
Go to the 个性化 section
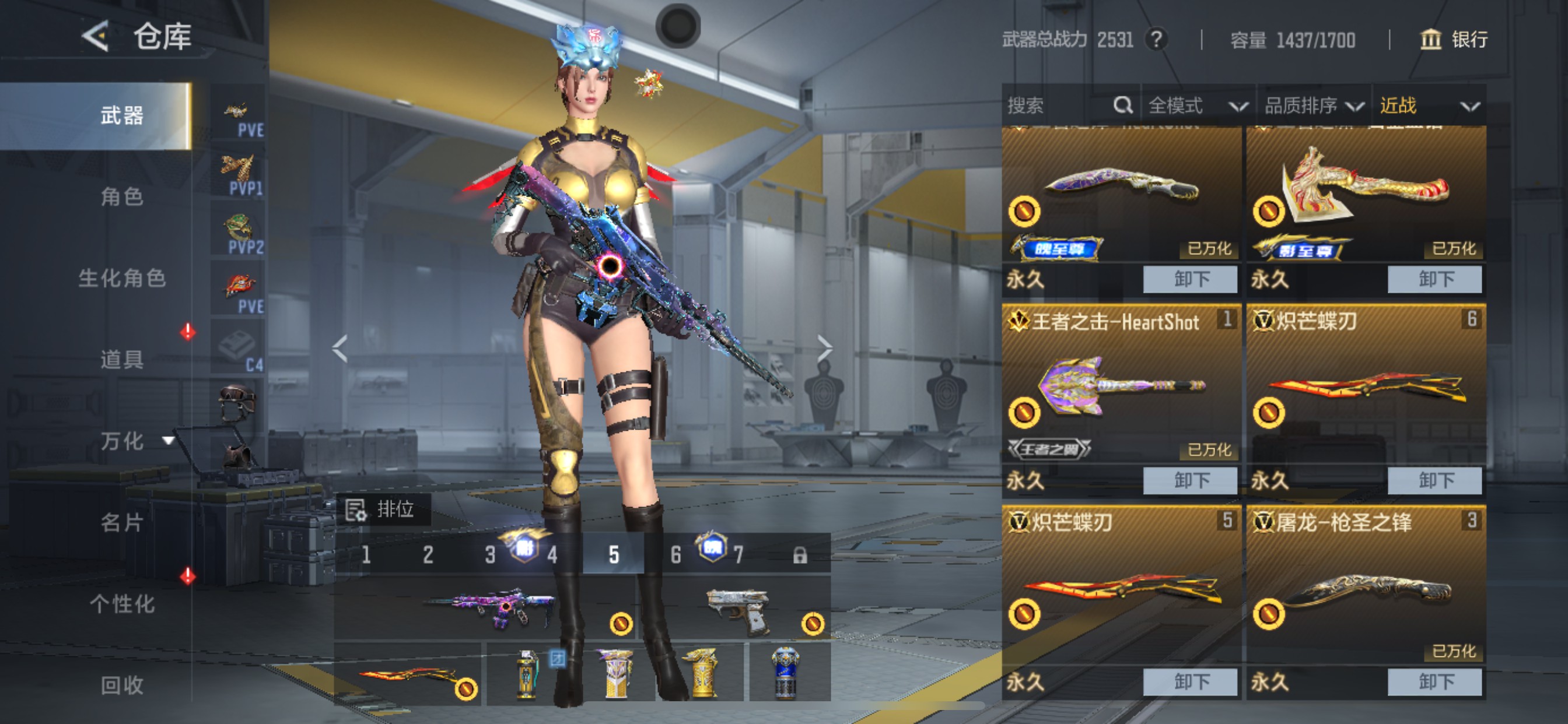click(122, 603)
